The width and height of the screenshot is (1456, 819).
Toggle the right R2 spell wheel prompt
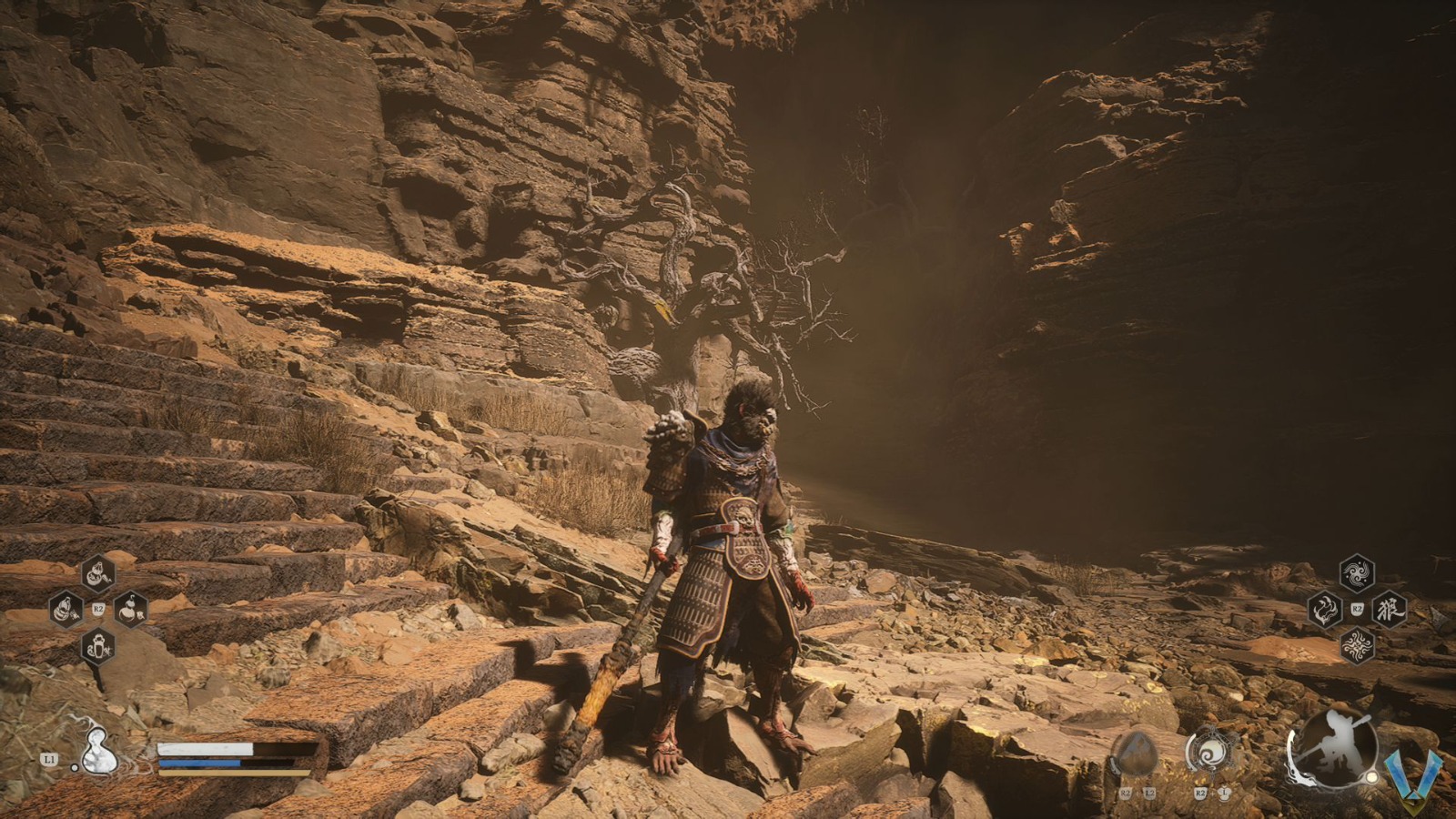[x=1357, y=609]
